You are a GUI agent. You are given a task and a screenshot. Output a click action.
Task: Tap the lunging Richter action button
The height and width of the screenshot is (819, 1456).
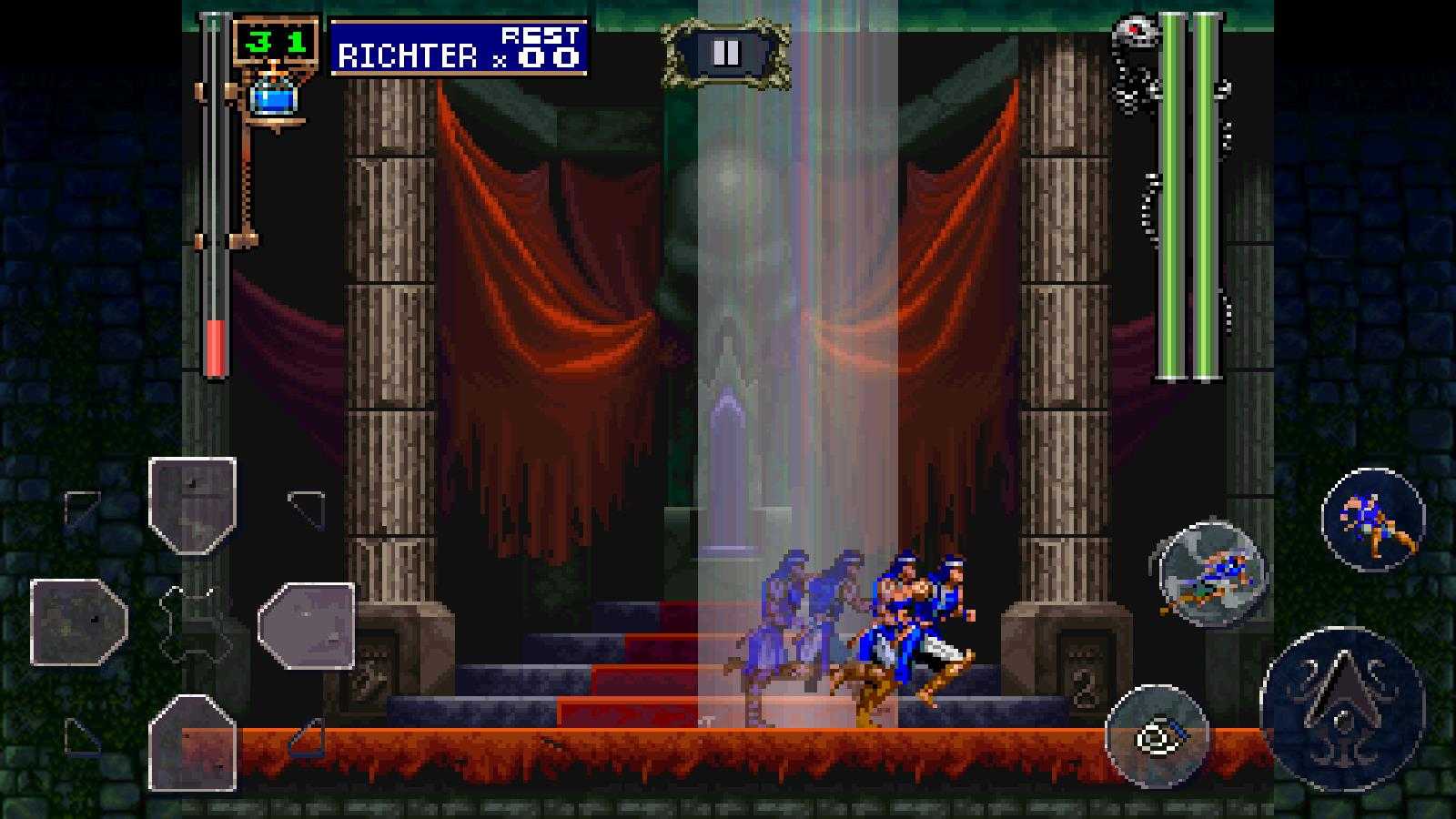1212,573
